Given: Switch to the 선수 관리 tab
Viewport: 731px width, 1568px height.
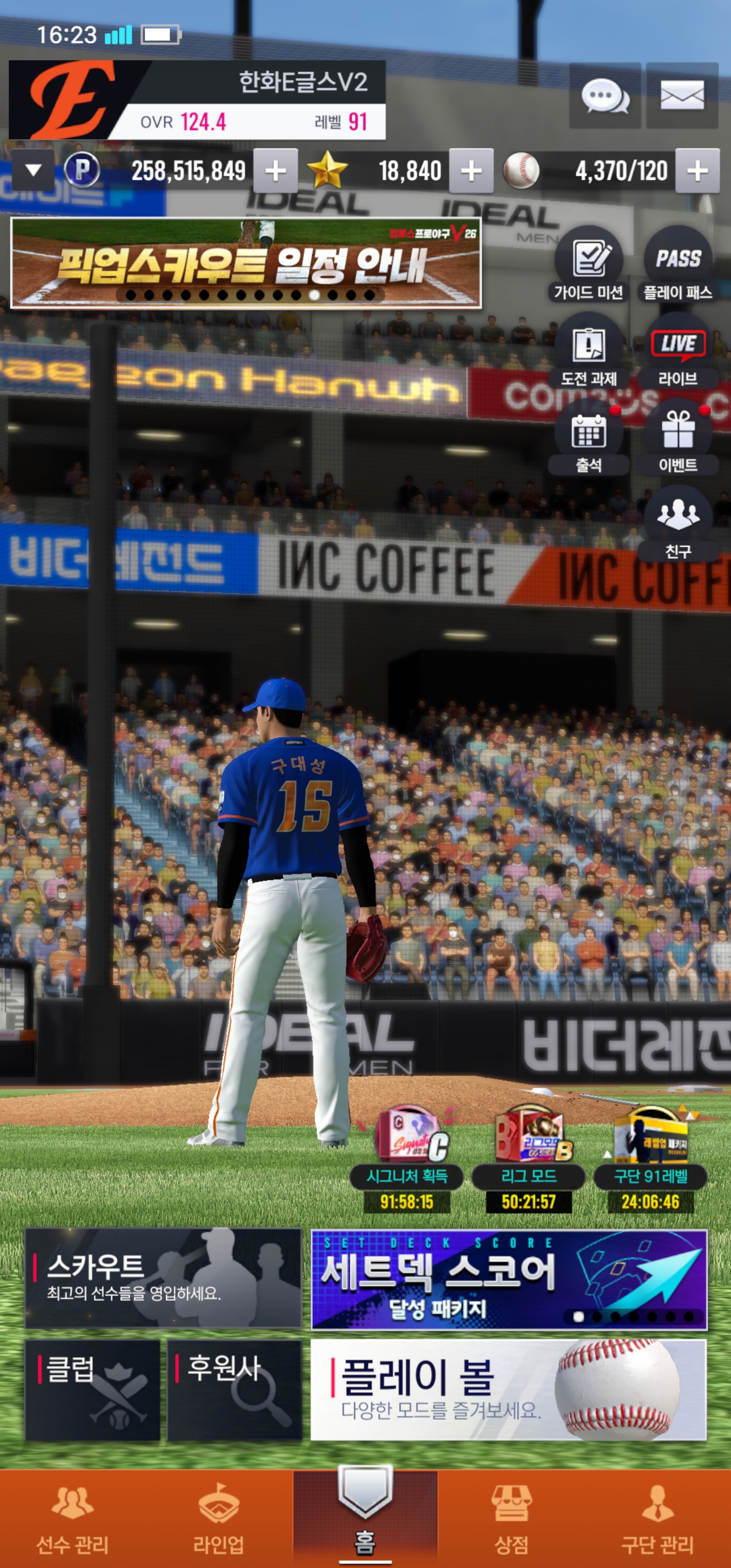Looking at the screenshot, I should click(x=73, y=1519).
